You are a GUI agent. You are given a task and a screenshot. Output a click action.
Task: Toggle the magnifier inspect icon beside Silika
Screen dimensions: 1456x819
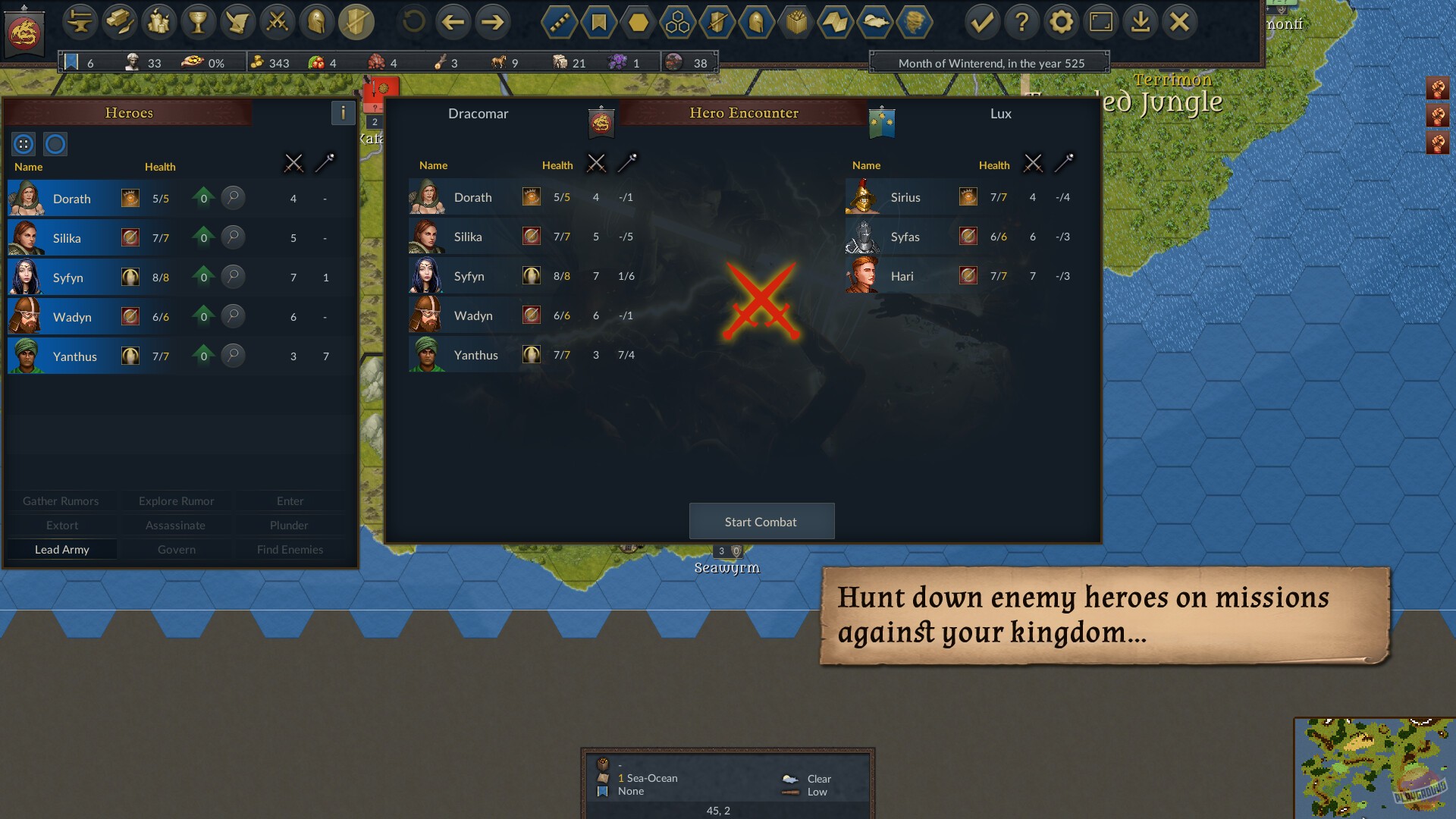234,237
